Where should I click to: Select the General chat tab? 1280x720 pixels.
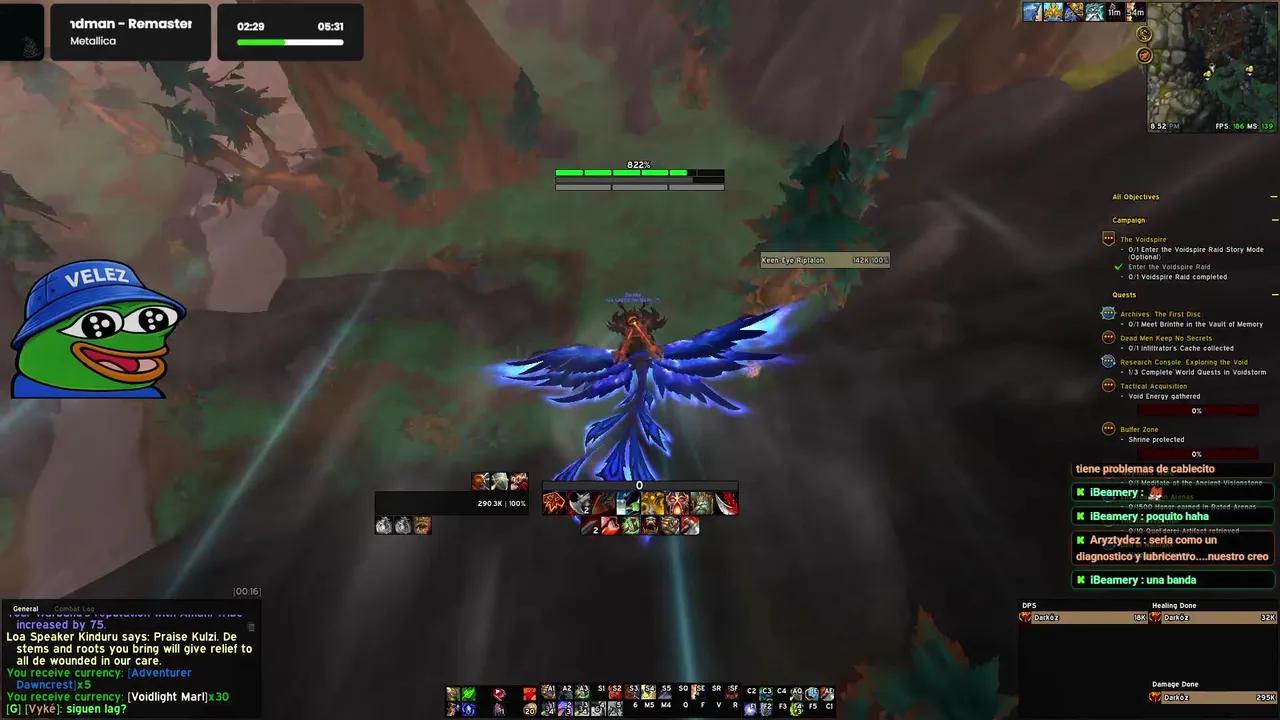tap(25, 608)
